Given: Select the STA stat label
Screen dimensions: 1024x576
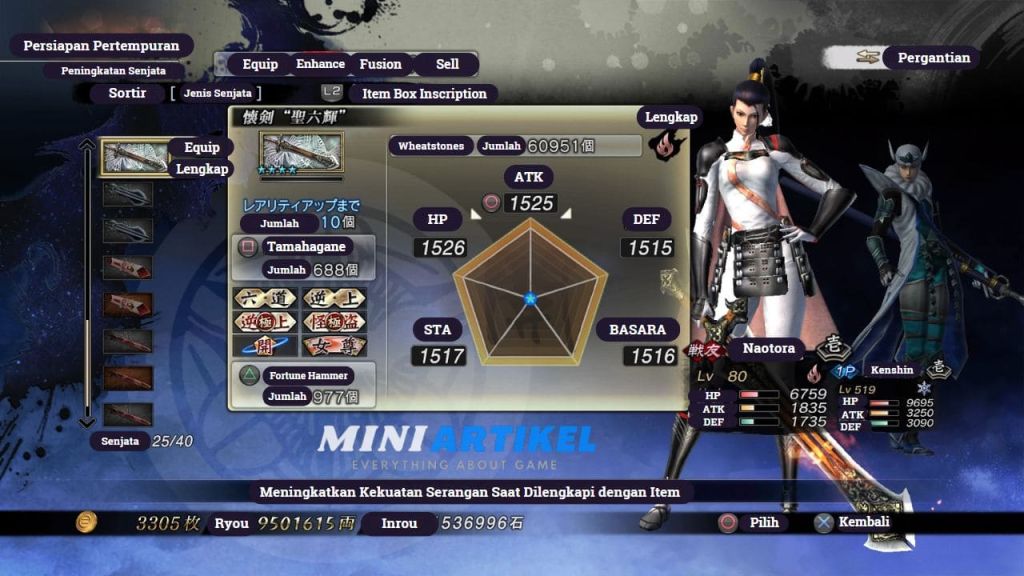Looking at the screenshot, I should [438, 330].
